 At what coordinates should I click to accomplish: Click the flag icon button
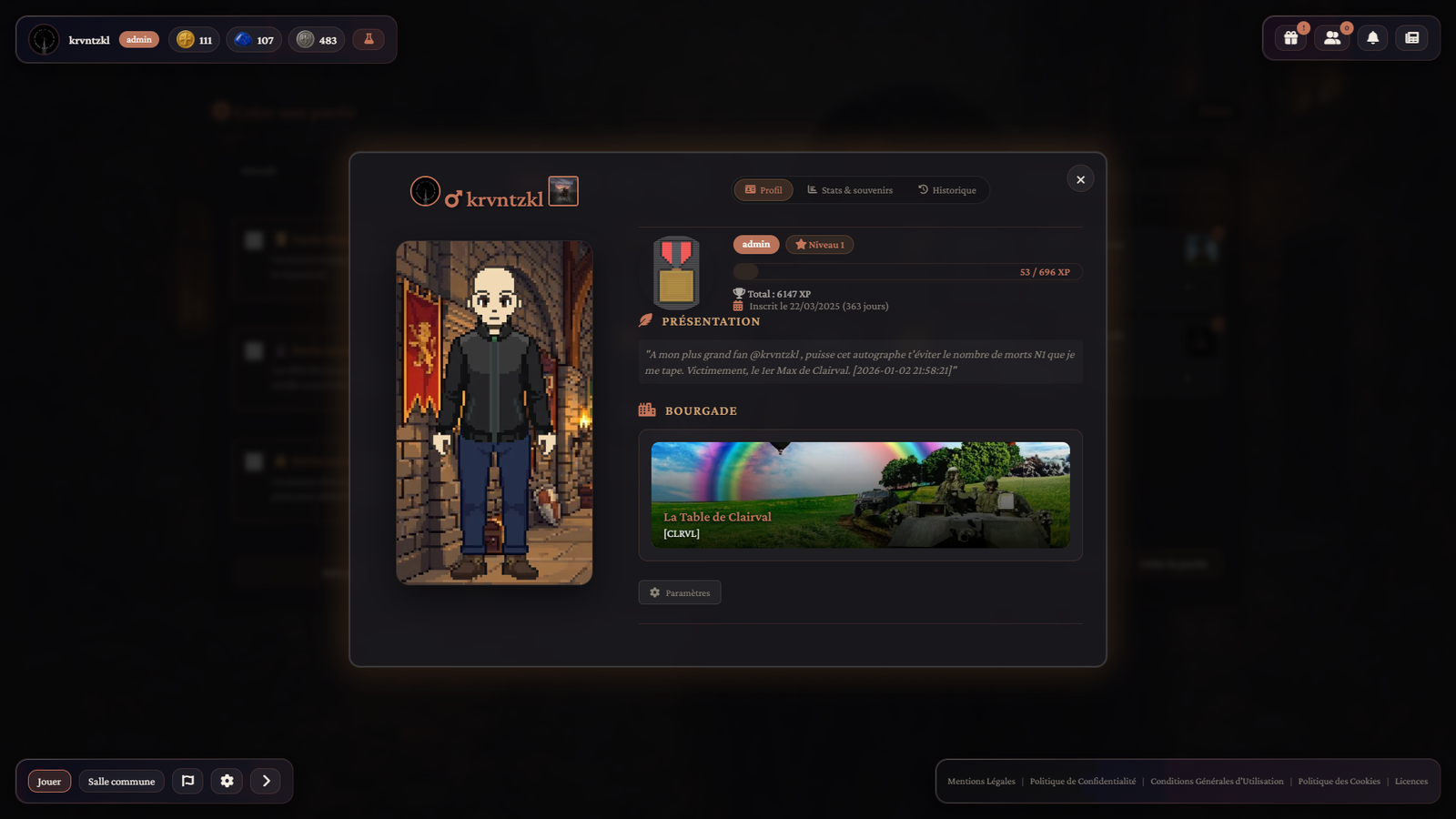point(187,781)
